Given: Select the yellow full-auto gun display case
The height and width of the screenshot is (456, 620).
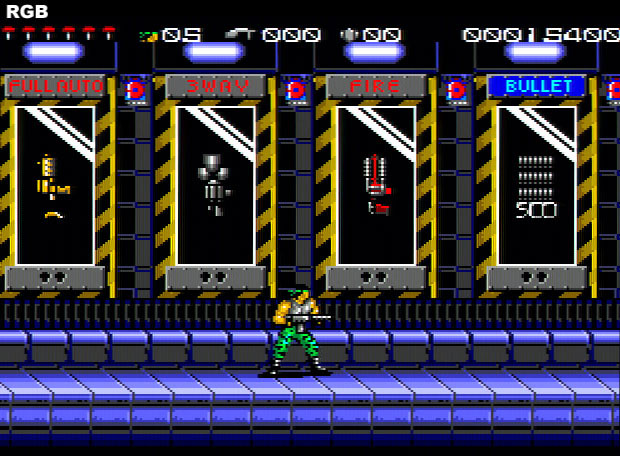Looking at the screenshot, I should (x=56, y=185).
